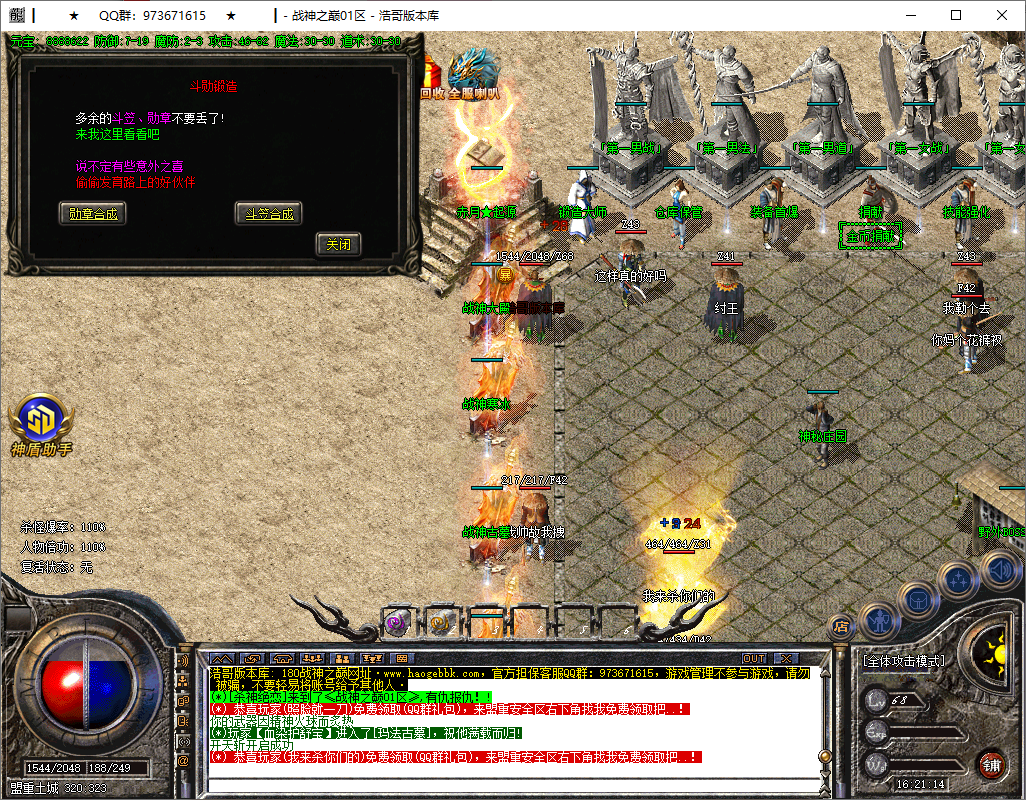
Task: Open the bag inventory round icon
Action: coord(917,599)
